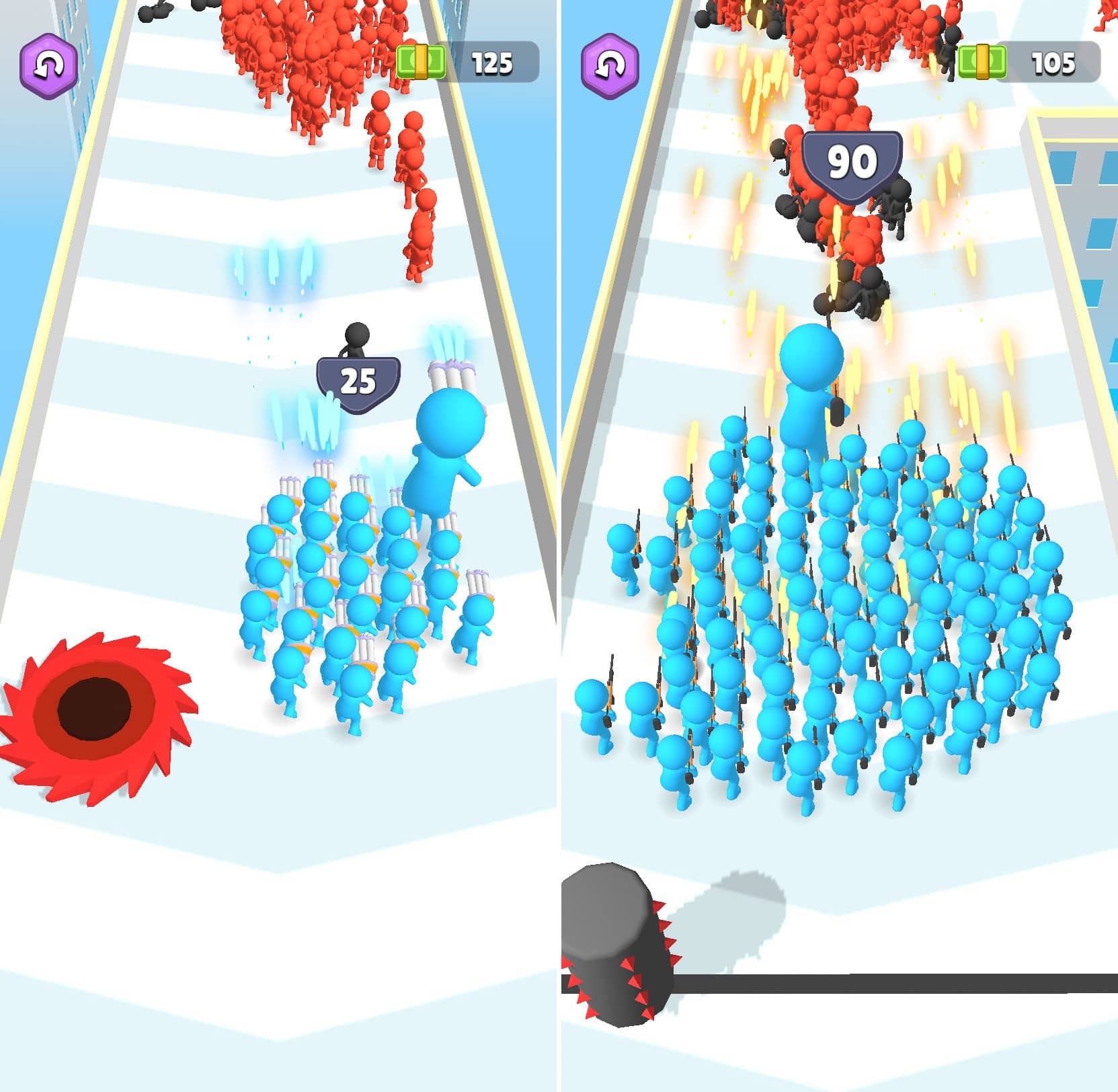Tap the 25 multiplier shield badge

[358, 379]
